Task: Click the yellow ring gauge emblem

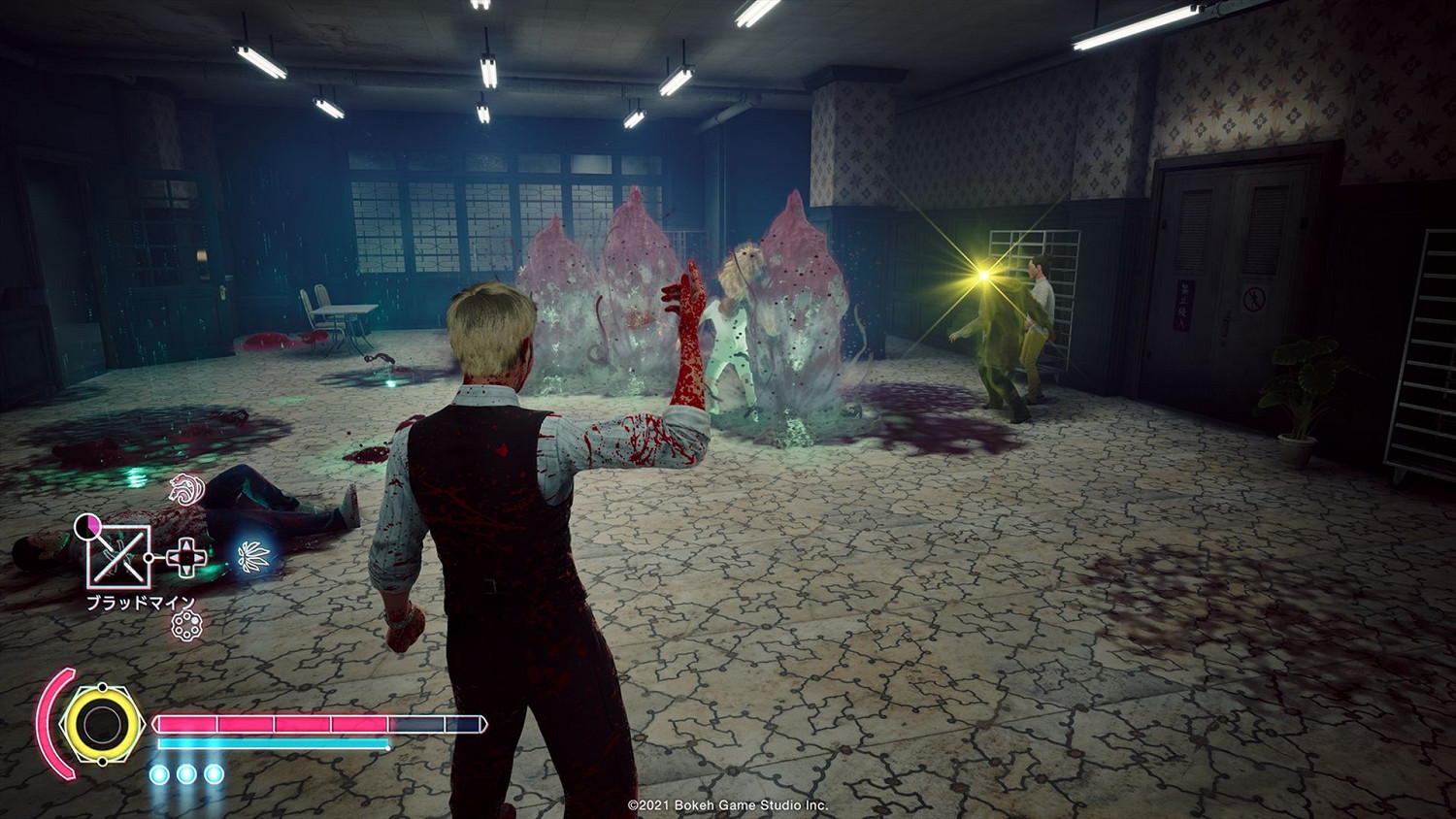Action: pyautogui.click(x=100, y=723)
